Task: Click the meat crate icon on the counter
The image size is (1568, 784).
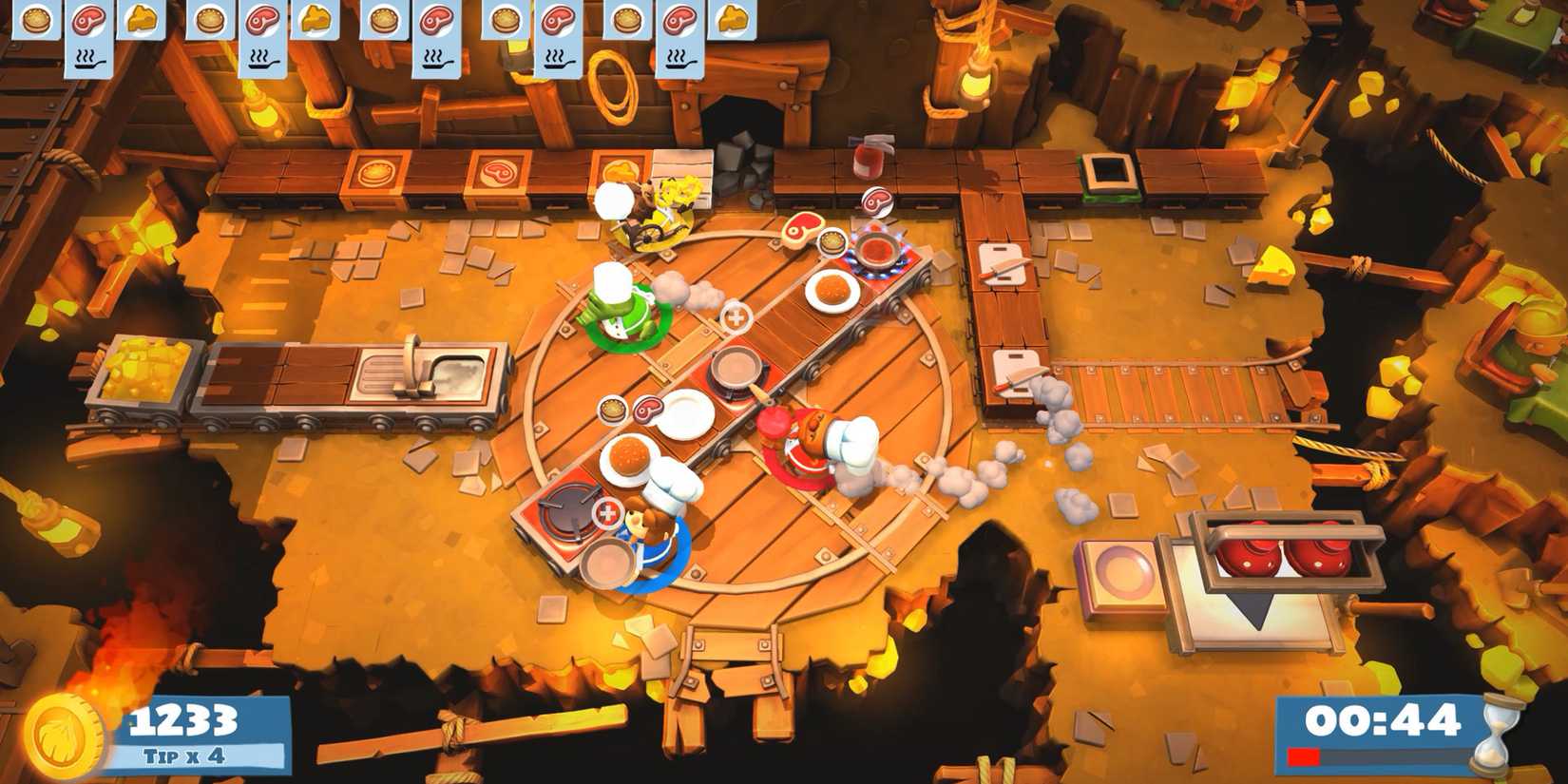Action: 498,175
